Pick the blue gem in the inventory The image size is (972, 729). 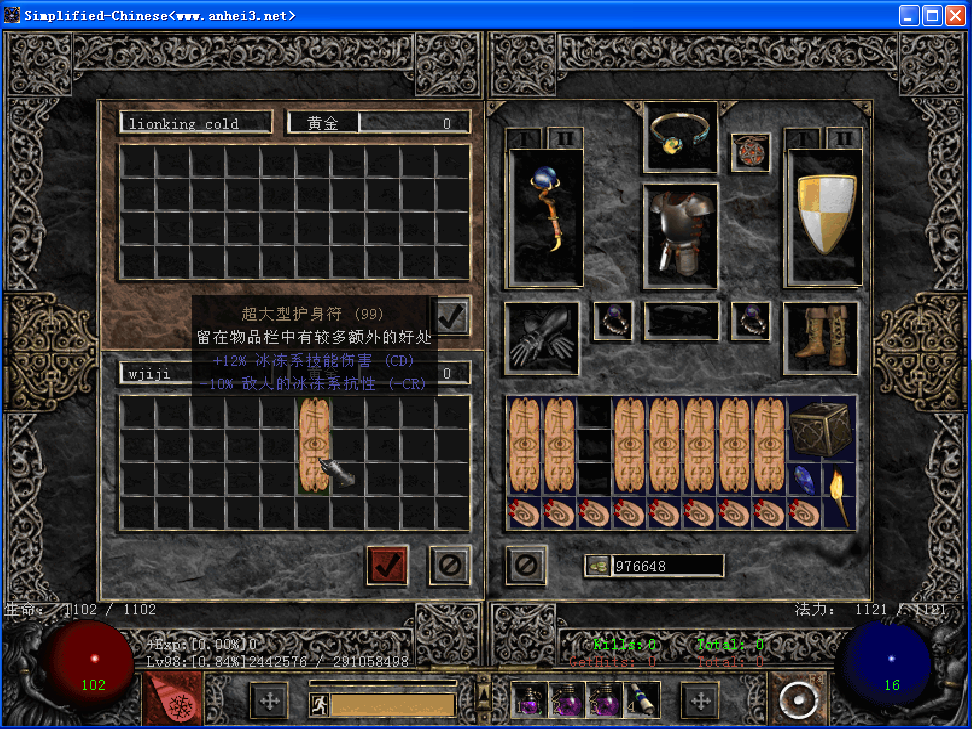tap(805, 480)
